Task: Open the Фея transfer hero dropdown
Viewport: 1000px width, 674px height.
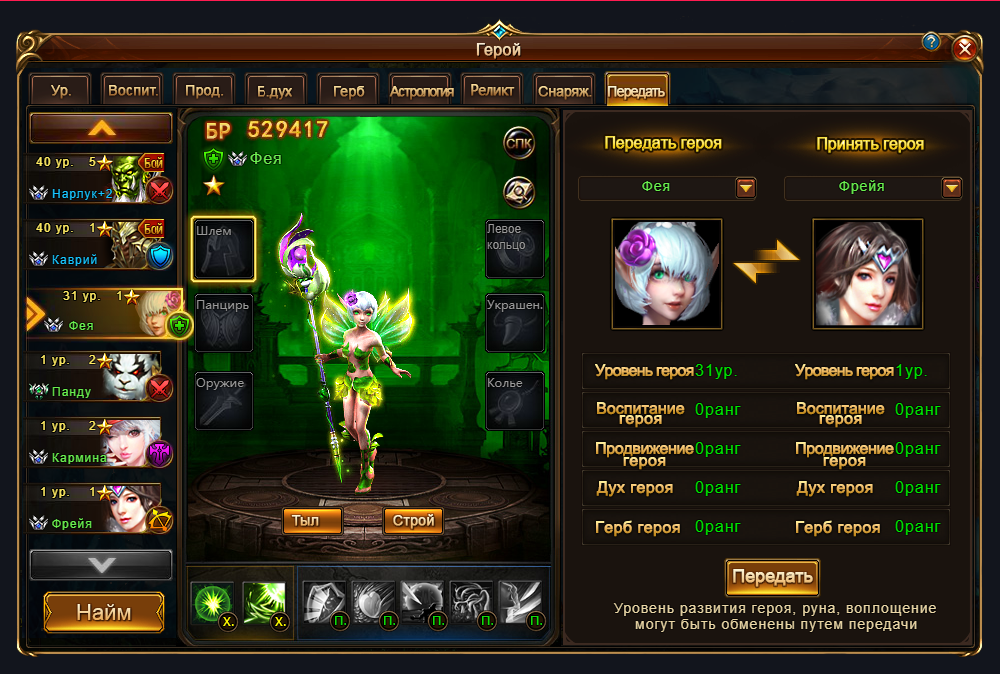Action: [746, 187]
